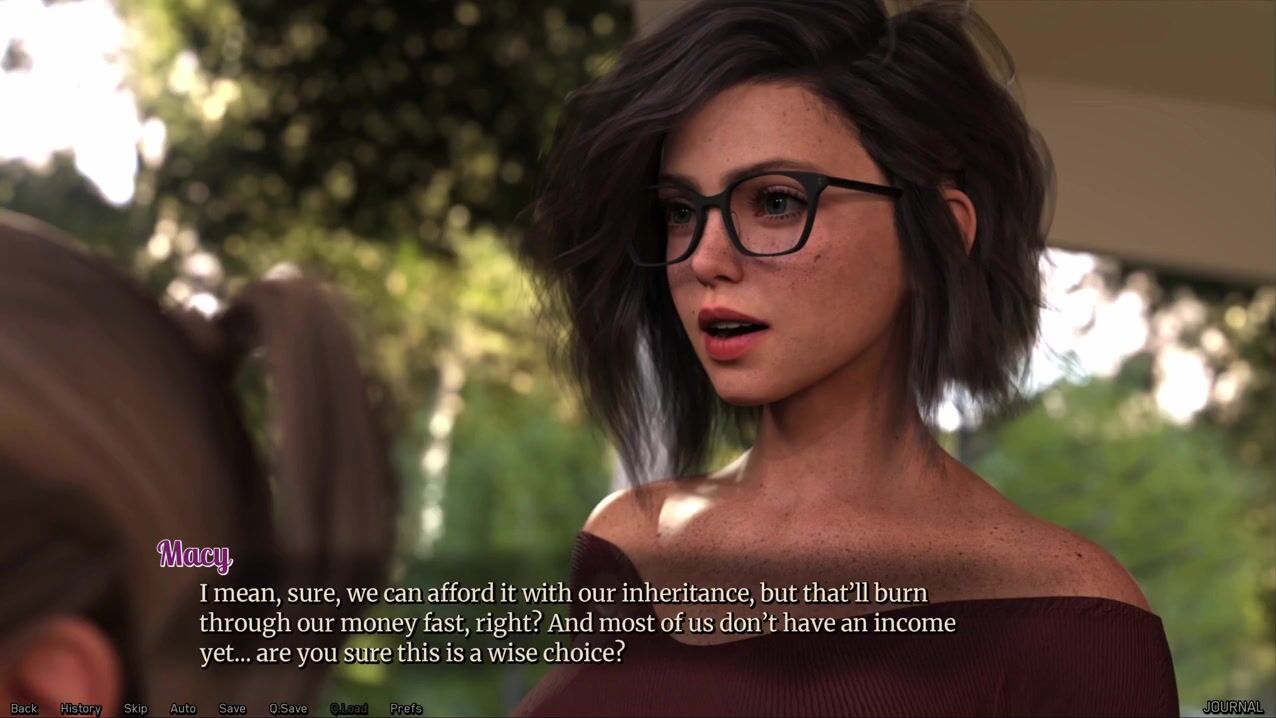Open the Save menu
The height and width of the screenshot is (718, 1276).
(x=232, y=708)
